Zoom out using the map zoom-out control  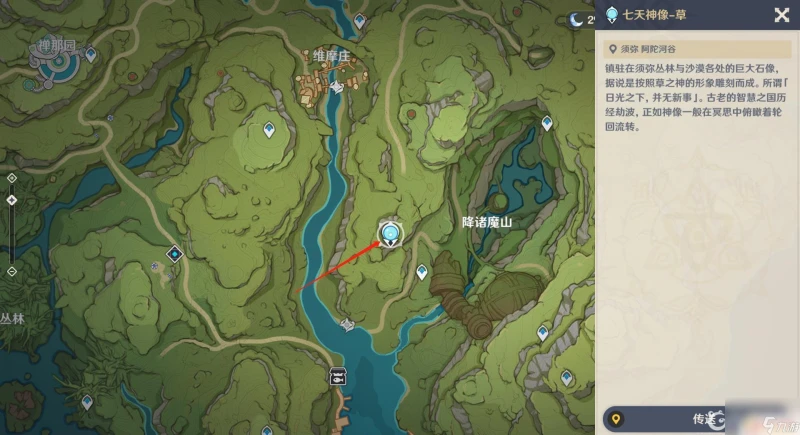click(x=11, y=271)
